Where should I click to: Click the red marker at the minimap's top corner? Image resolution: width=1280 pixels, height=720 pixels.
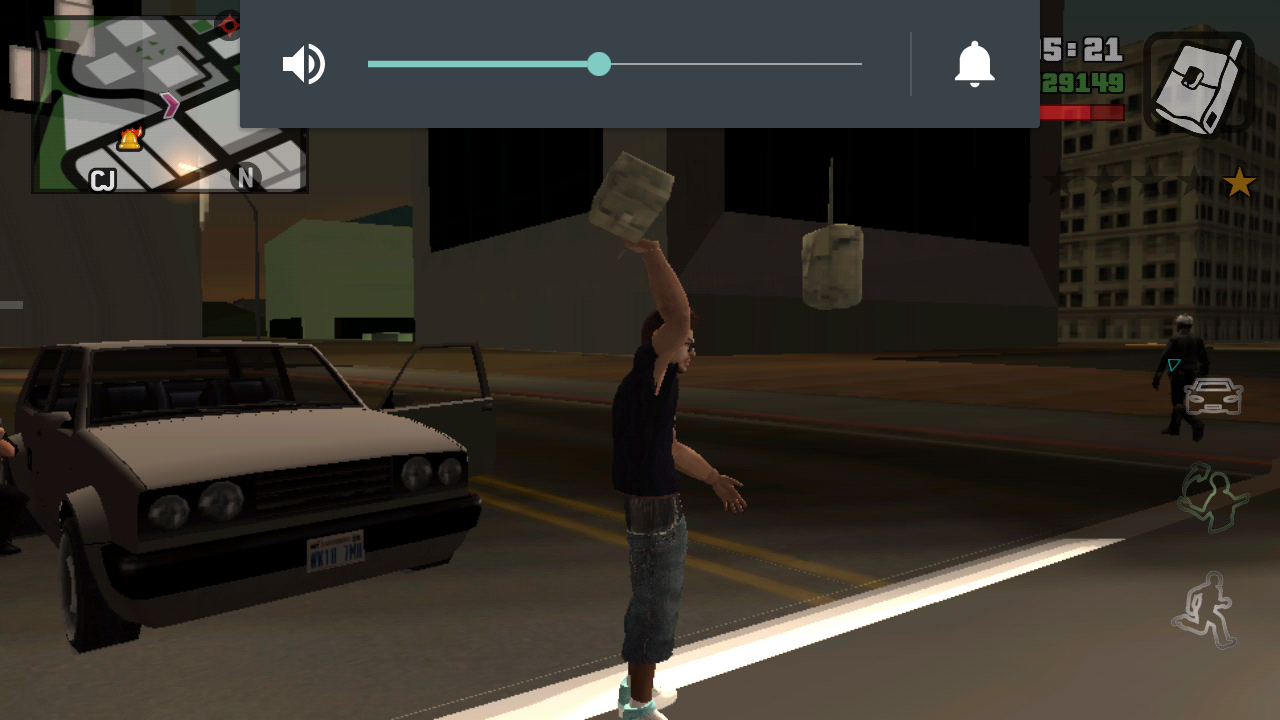coord(231,25)
